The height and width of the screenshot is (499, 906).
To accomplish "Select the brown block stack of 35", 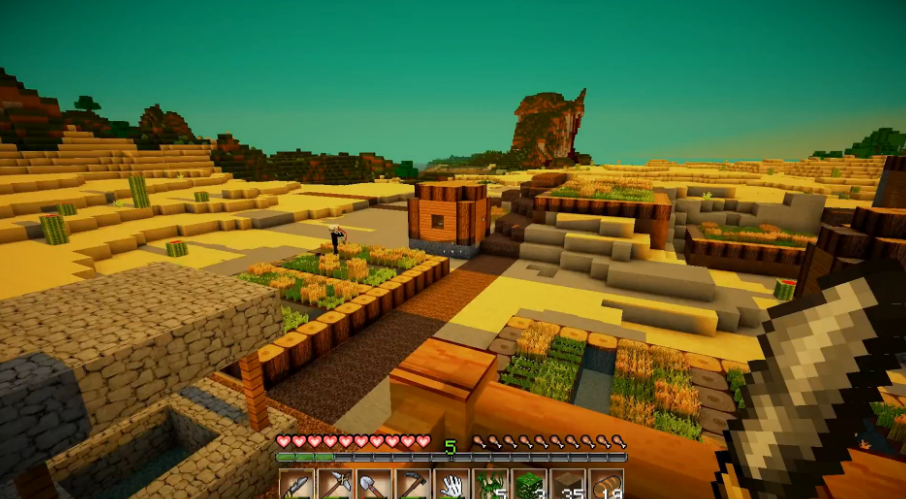I will pos(569,485).
